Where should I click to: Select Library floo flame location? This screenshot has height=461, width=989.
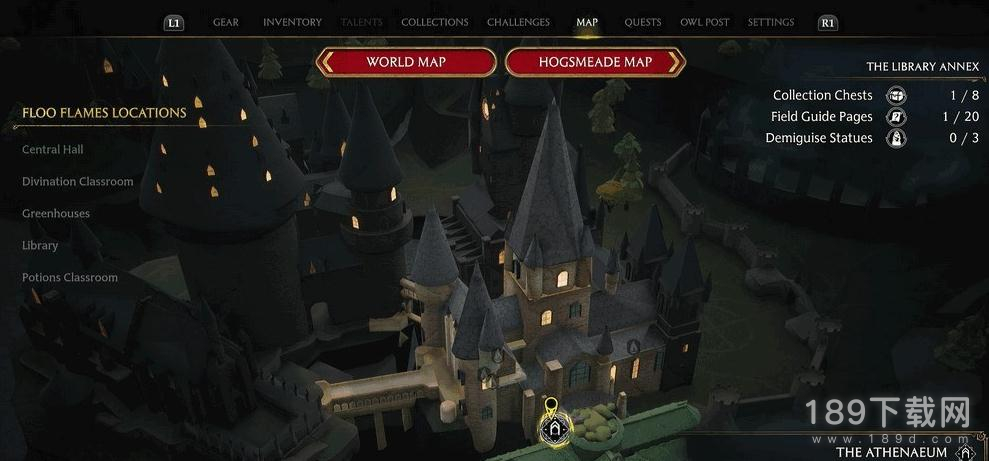[x=40, y=246]
